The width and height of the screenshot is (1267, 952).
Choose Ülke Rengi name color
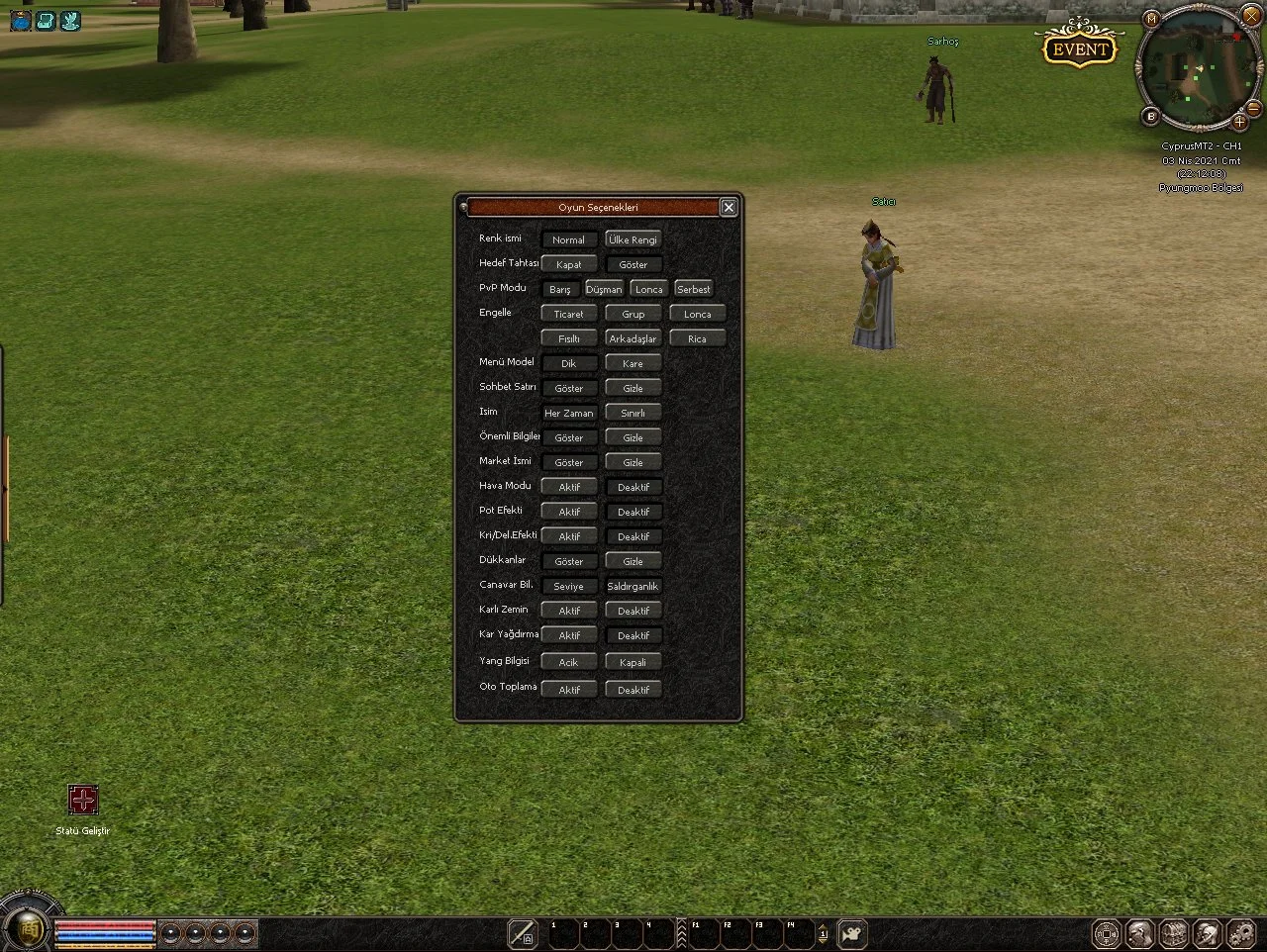point(633,239)
